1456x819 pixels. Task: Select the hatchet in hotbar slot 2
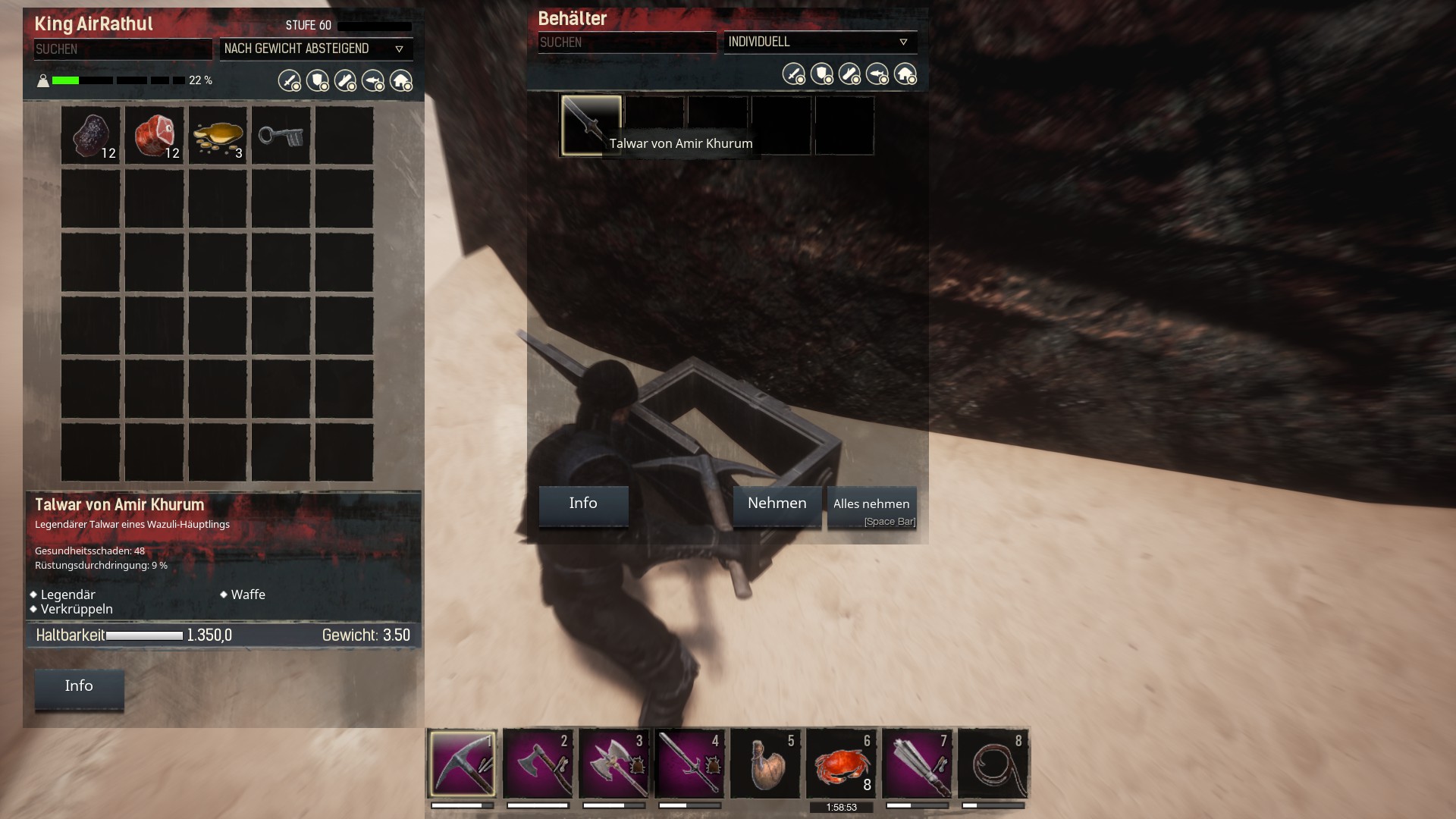point(538,764)
